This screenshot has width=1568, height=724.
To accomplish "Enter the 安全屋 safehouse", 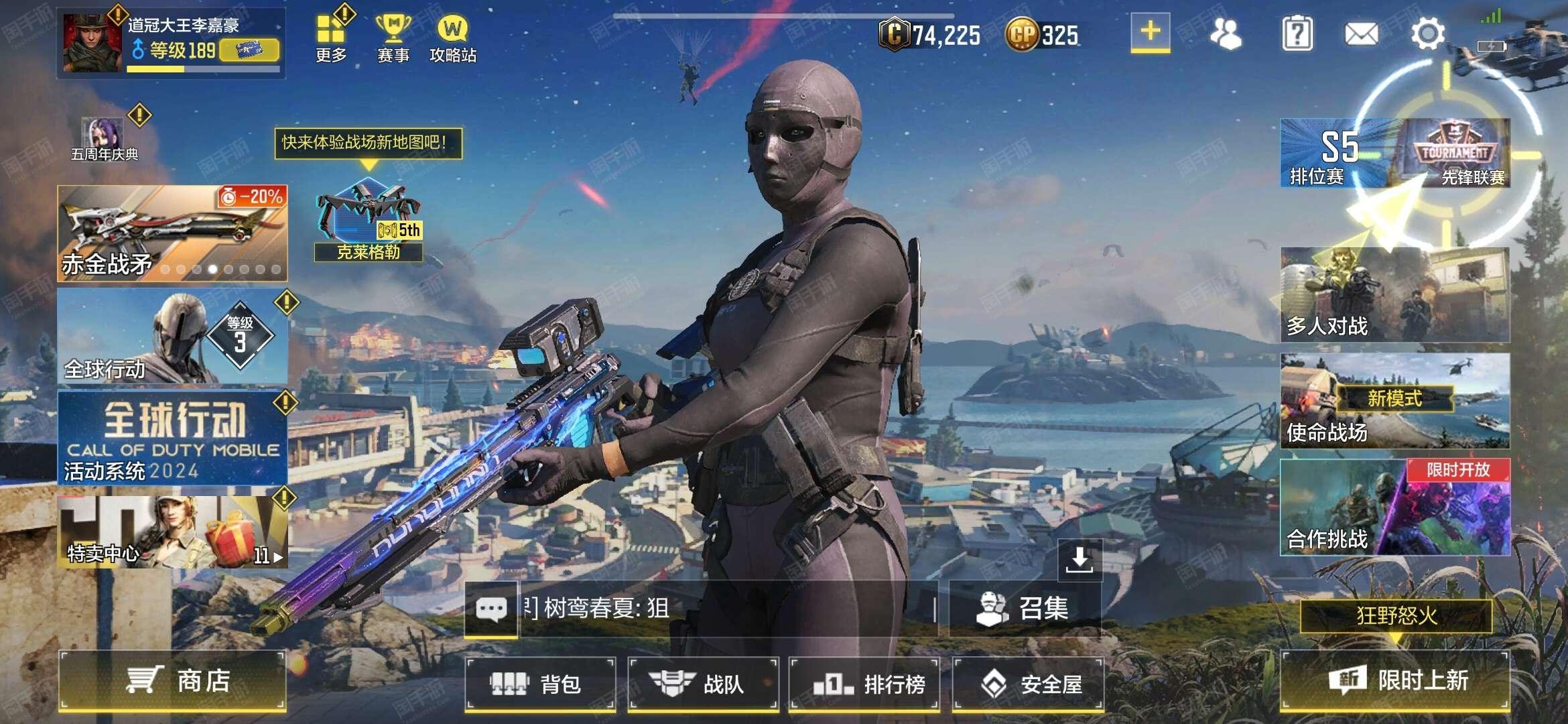I will tap(1029, 684).
